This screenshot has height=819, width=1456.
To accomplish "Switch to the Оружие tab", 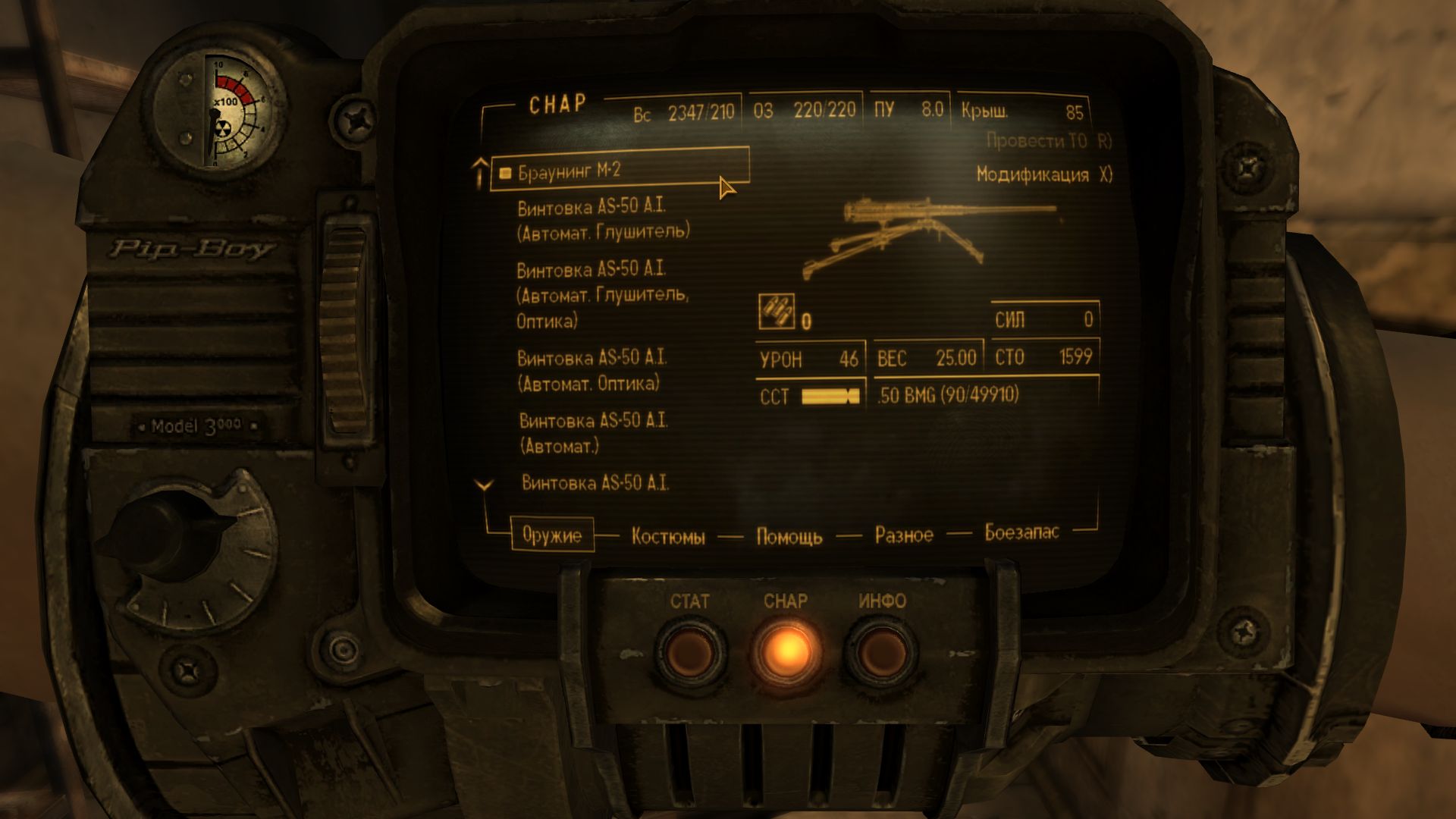I will (x=551, y=535).
